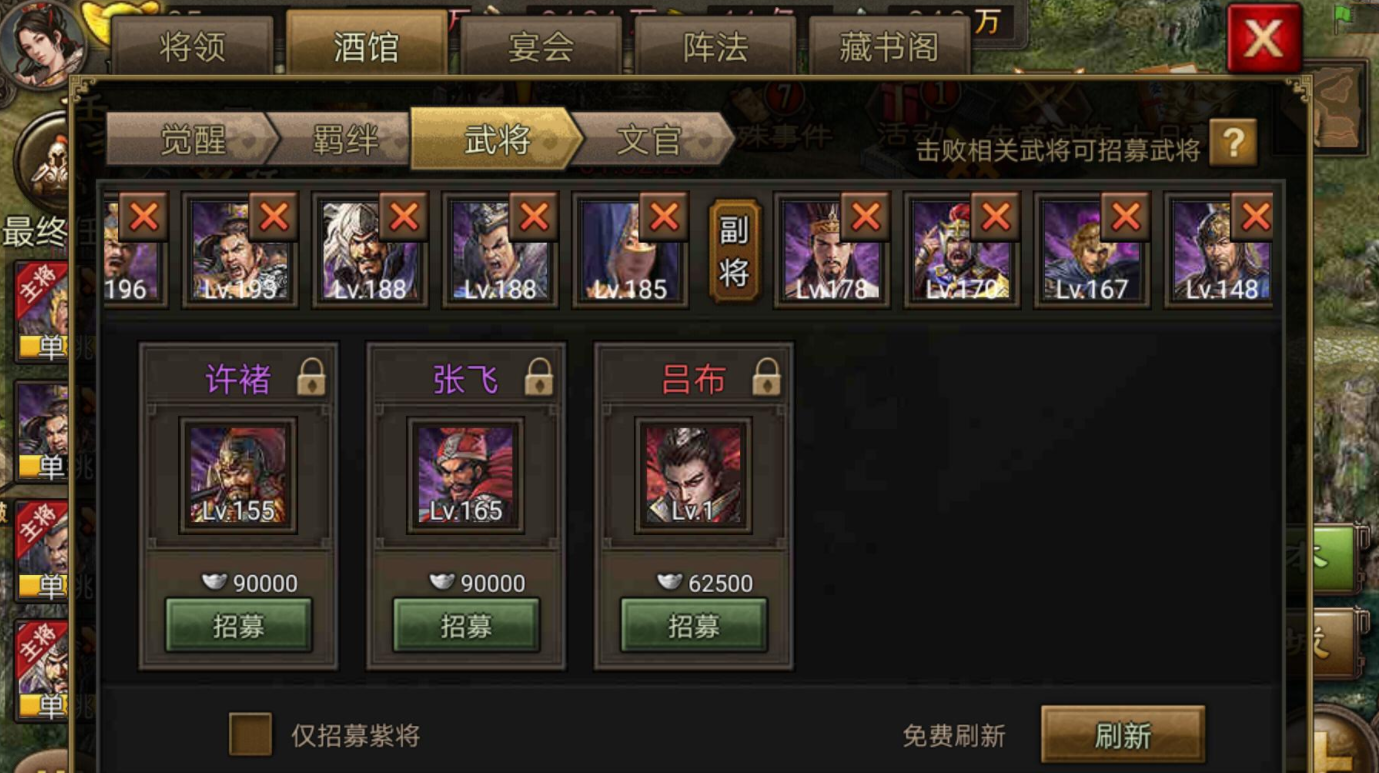This screenshot has width=1379, height=773.
Task: Open the 宴会 tab
Action: coord(541,43)
